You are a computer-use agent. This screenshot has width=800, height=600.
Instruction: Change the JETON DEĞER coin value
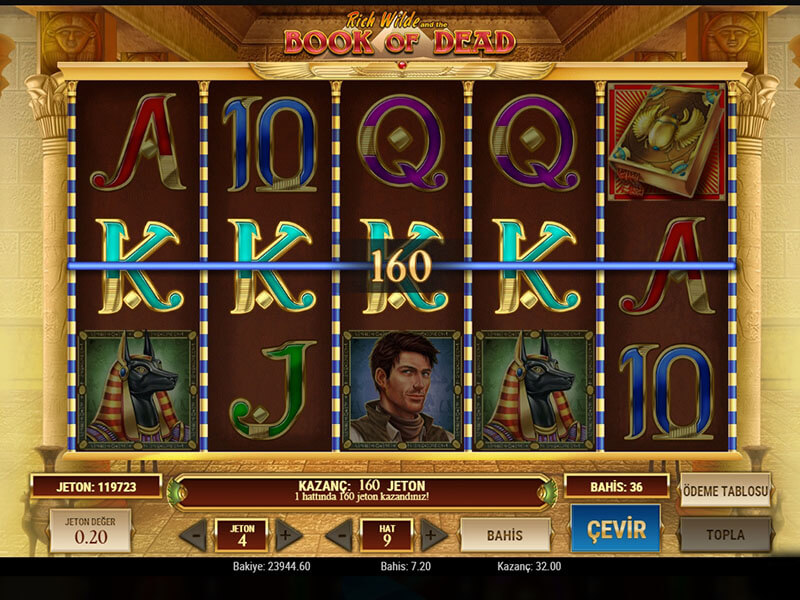click(x=90, y=531)
